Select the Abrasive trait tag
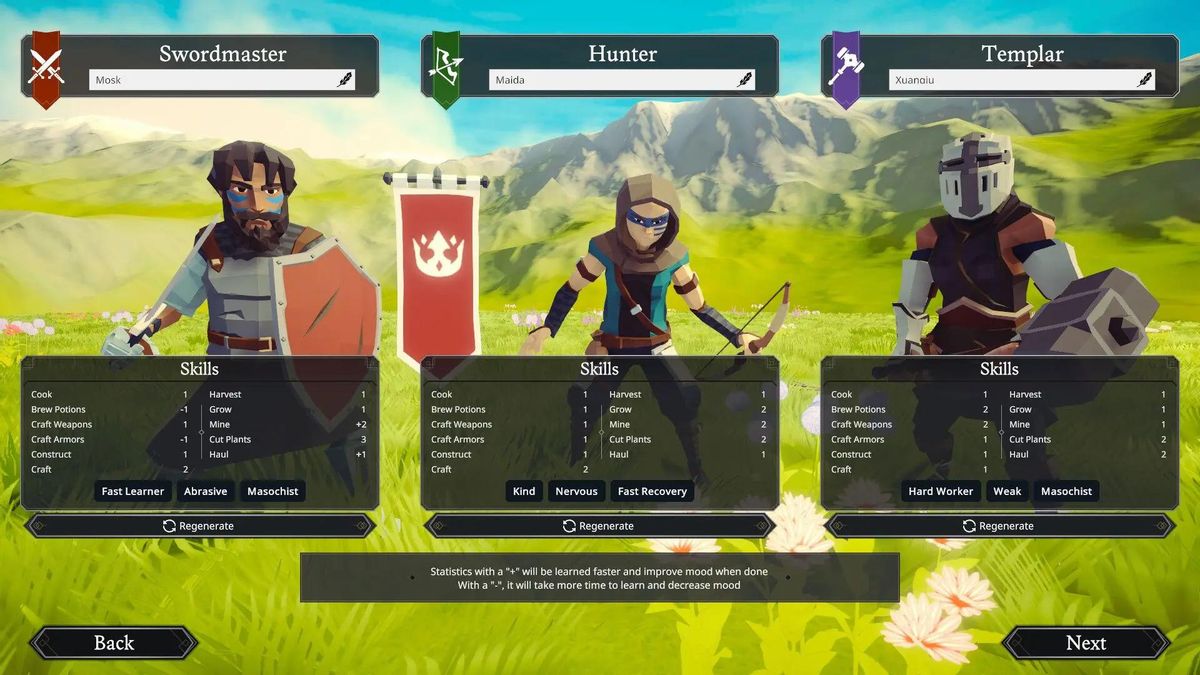The height and width of the screenshot is (675, 1200). click(205, 491)
